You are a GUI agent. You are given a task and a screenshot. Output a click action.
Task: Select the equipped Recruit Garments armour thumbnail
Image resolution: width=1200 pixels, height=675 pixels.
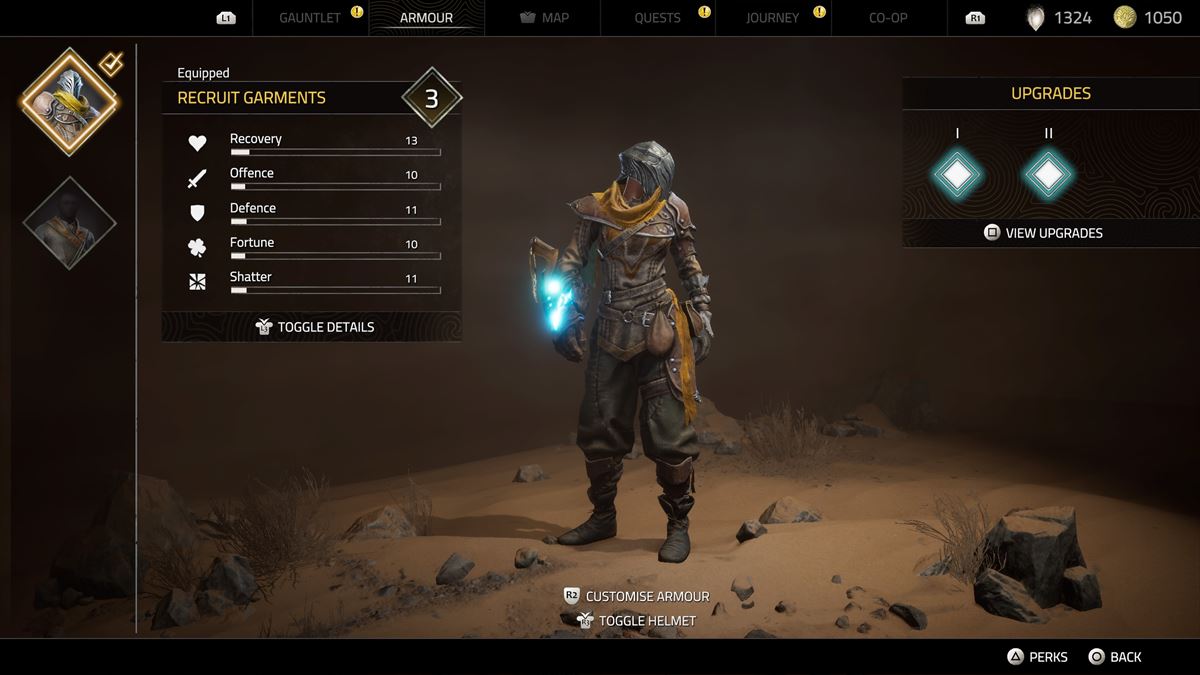coord(69,100)
